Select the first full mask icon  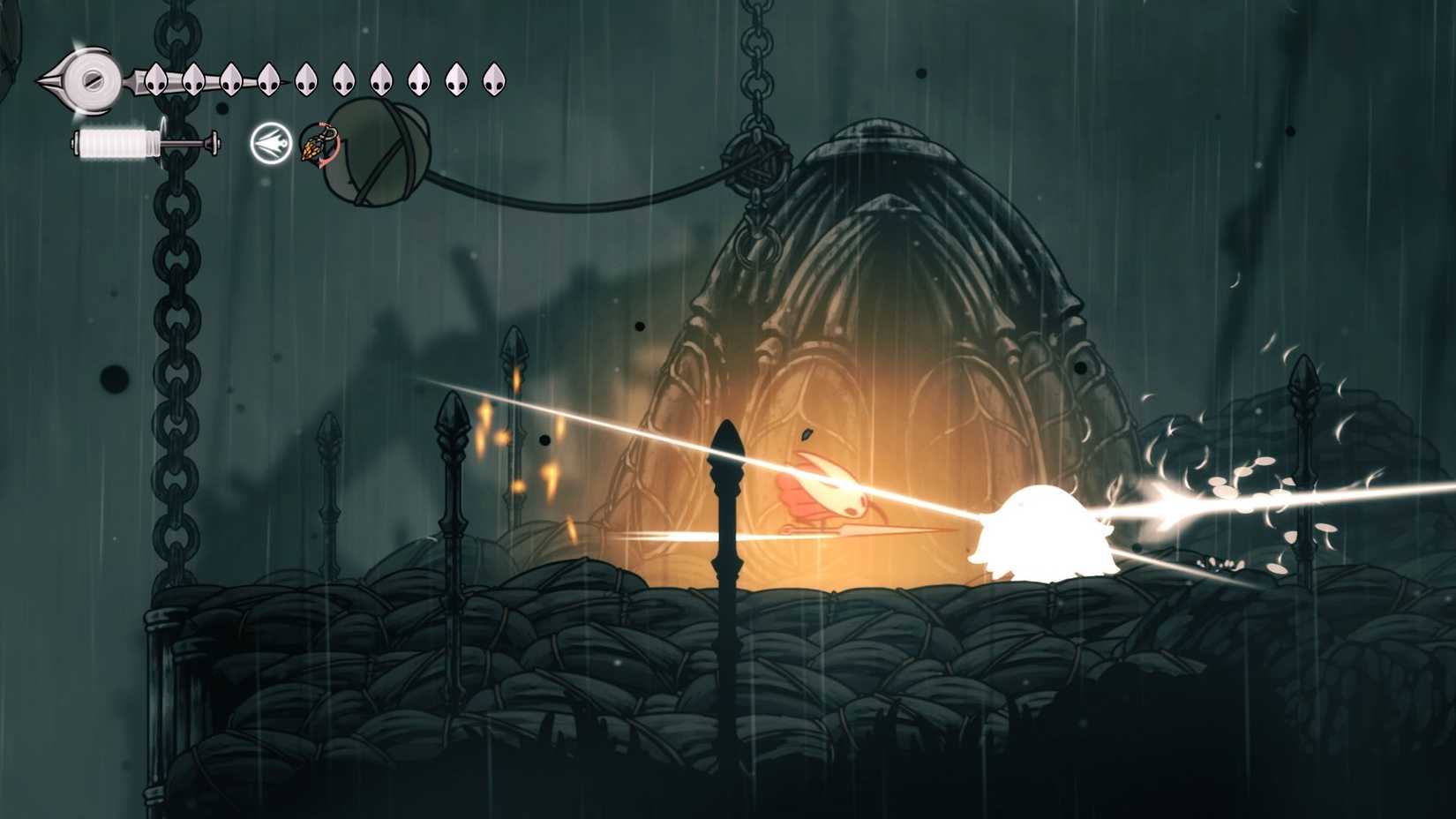click(154, 79)
